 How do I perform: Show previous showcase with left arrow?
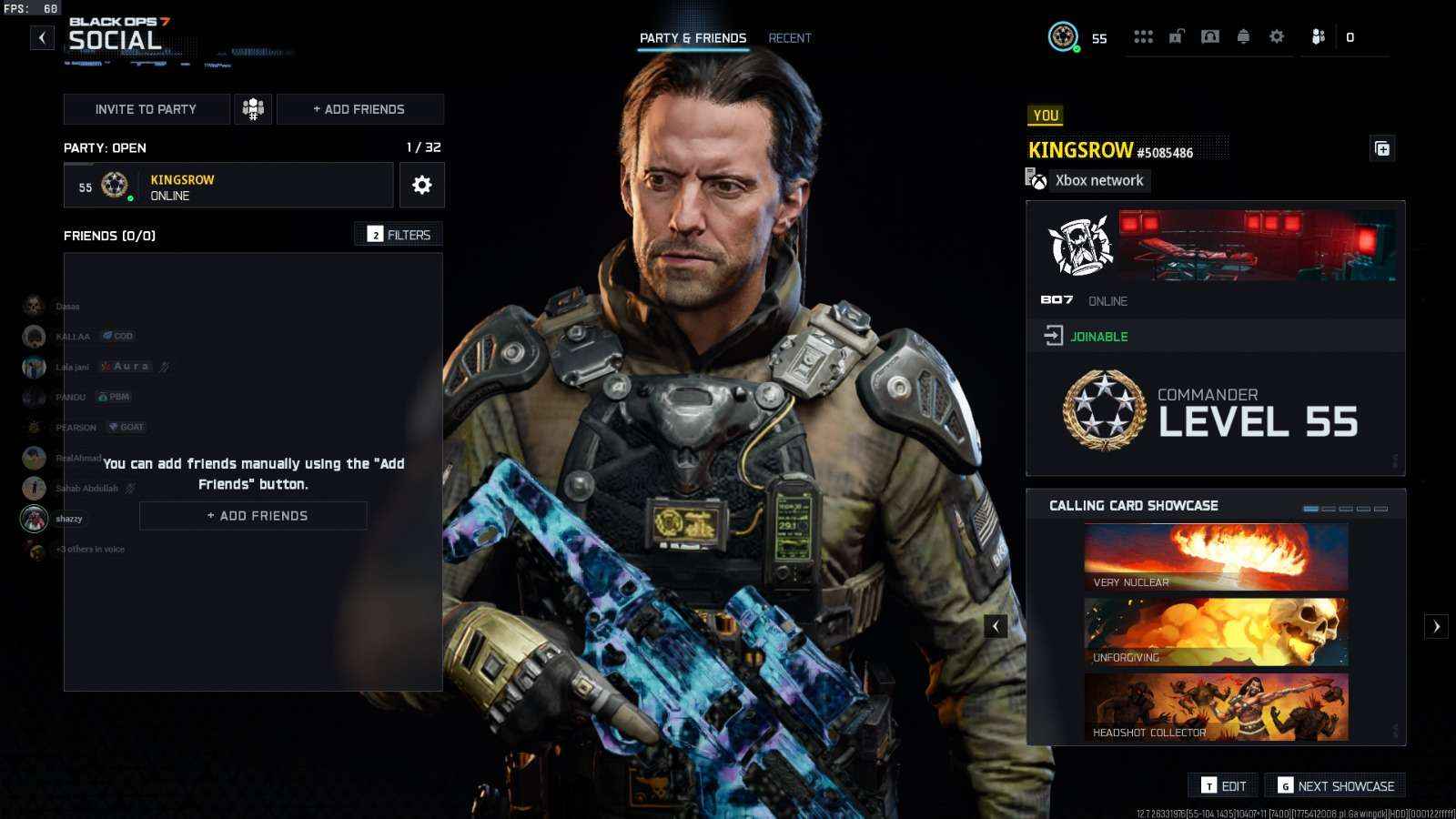coord(996,626)
